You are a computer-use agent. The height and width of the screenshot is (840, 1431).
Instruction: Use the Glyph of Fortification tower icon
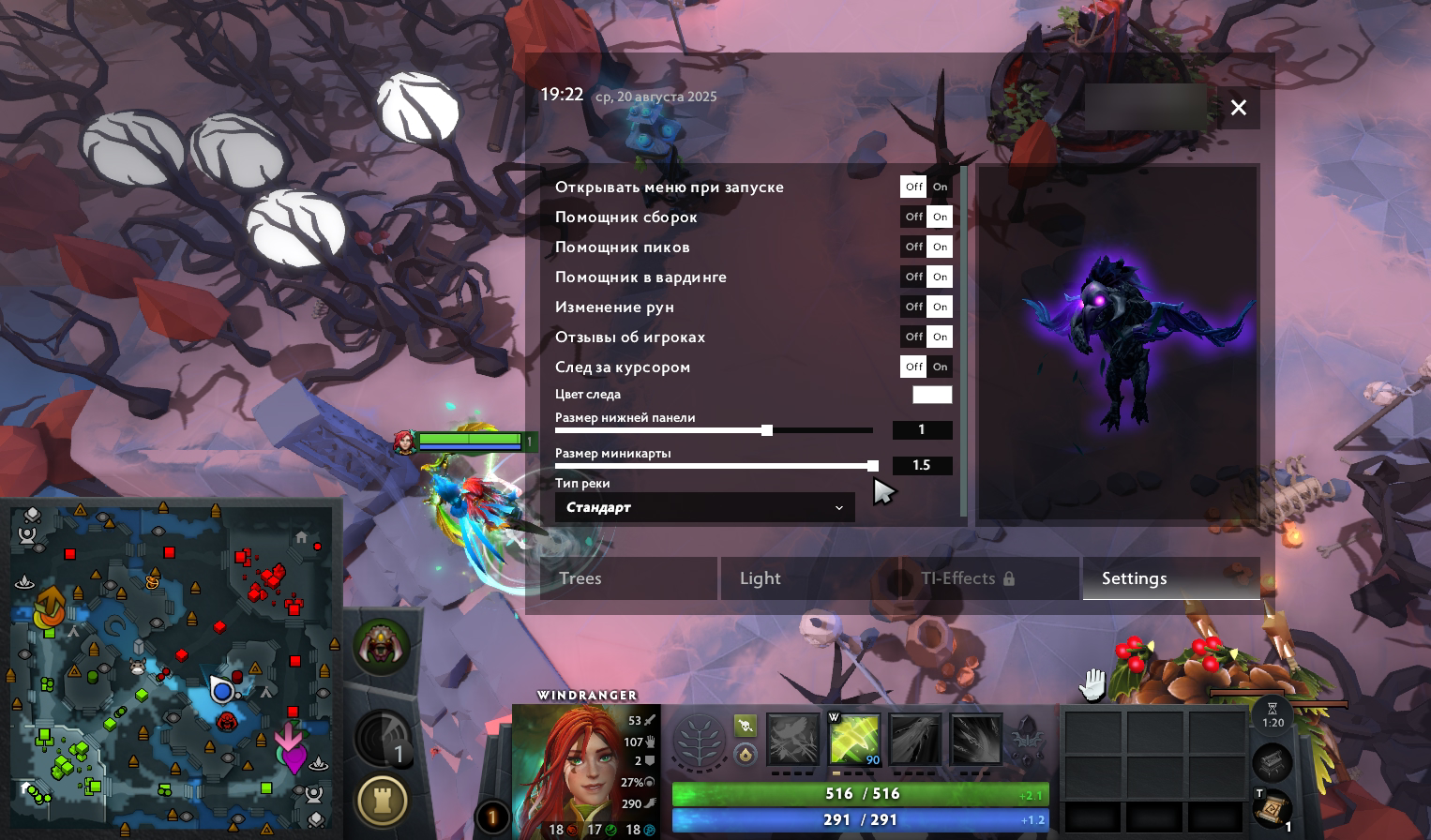point(382,797)
